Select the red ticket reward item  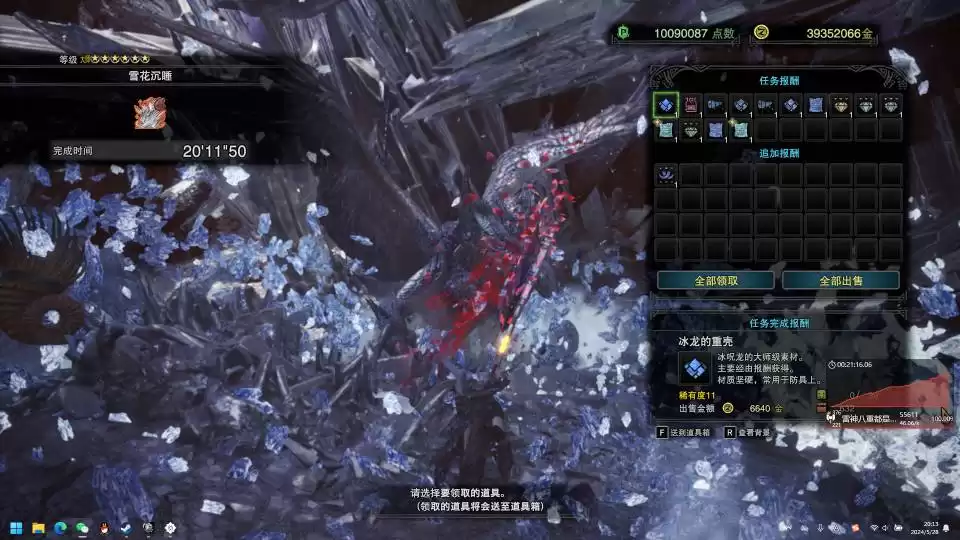coord(691,104)
